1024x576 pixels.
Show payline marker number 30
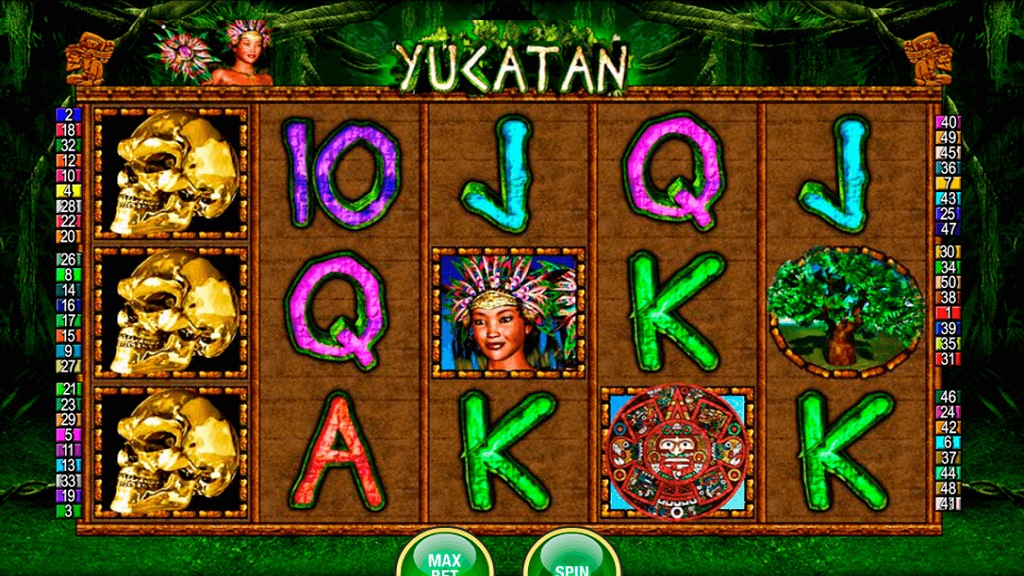[x=947, y=252]
